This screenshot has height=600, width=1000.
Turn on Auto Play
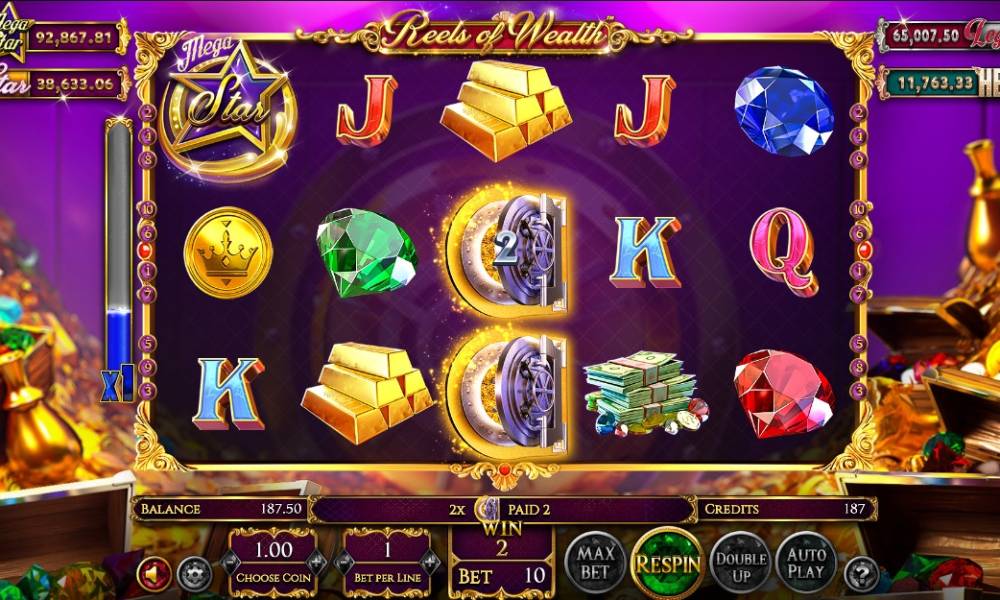[x=806, y=562]
